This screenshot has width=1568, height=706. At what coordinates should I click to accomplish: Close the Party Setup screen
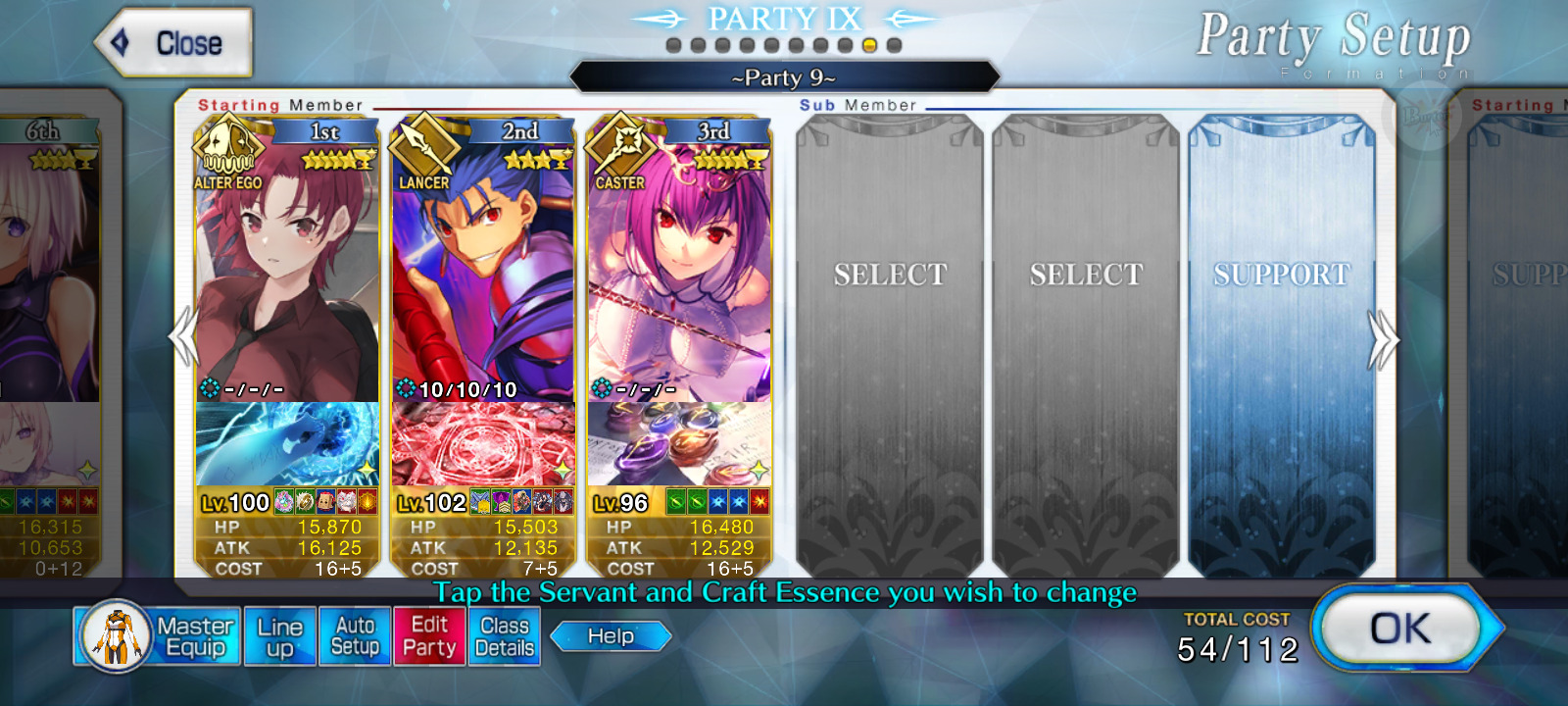coord(173,43)
